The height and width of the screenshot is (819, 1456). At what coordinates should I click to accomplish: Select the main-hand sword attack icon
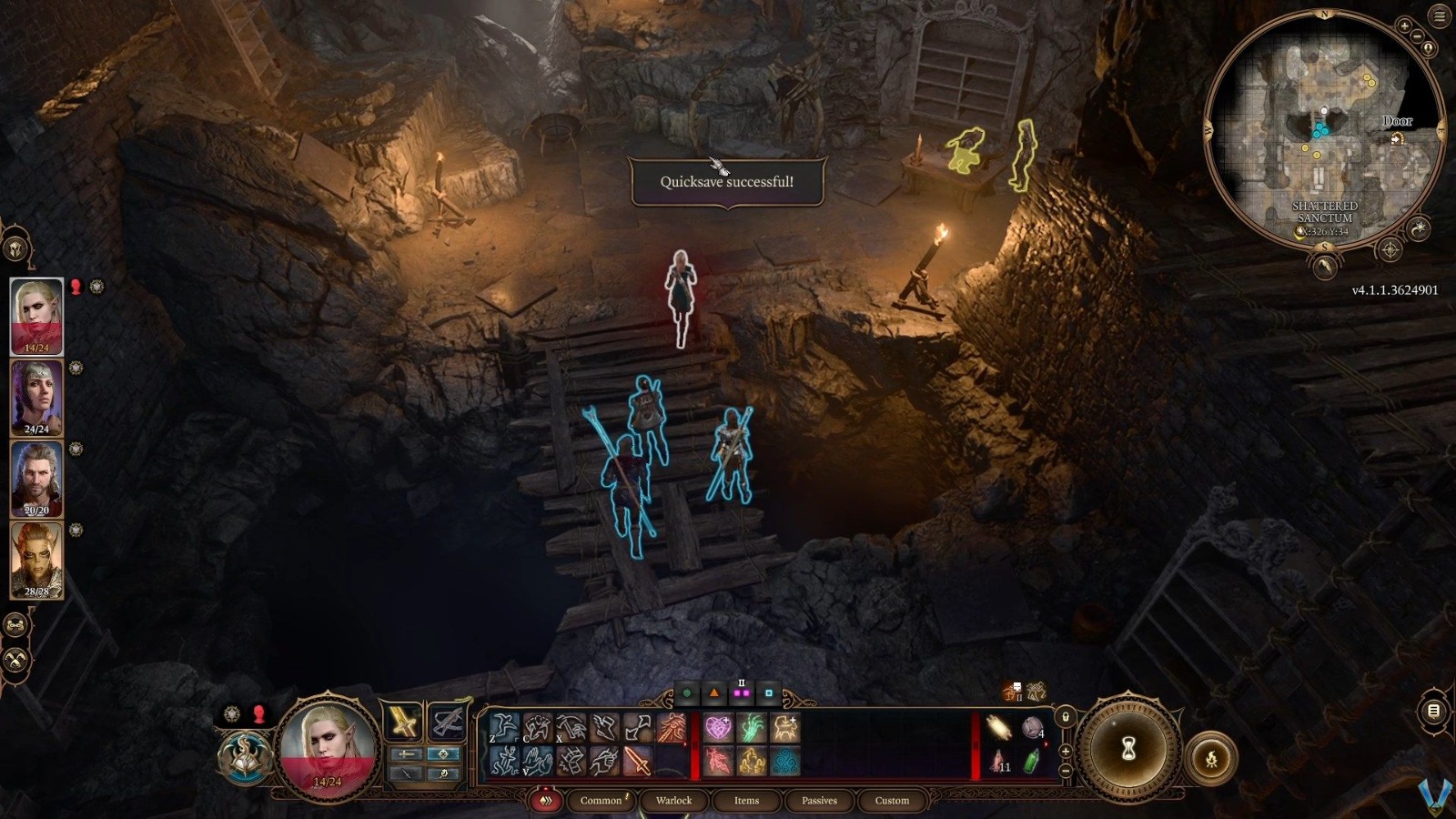tap(636, 763)
